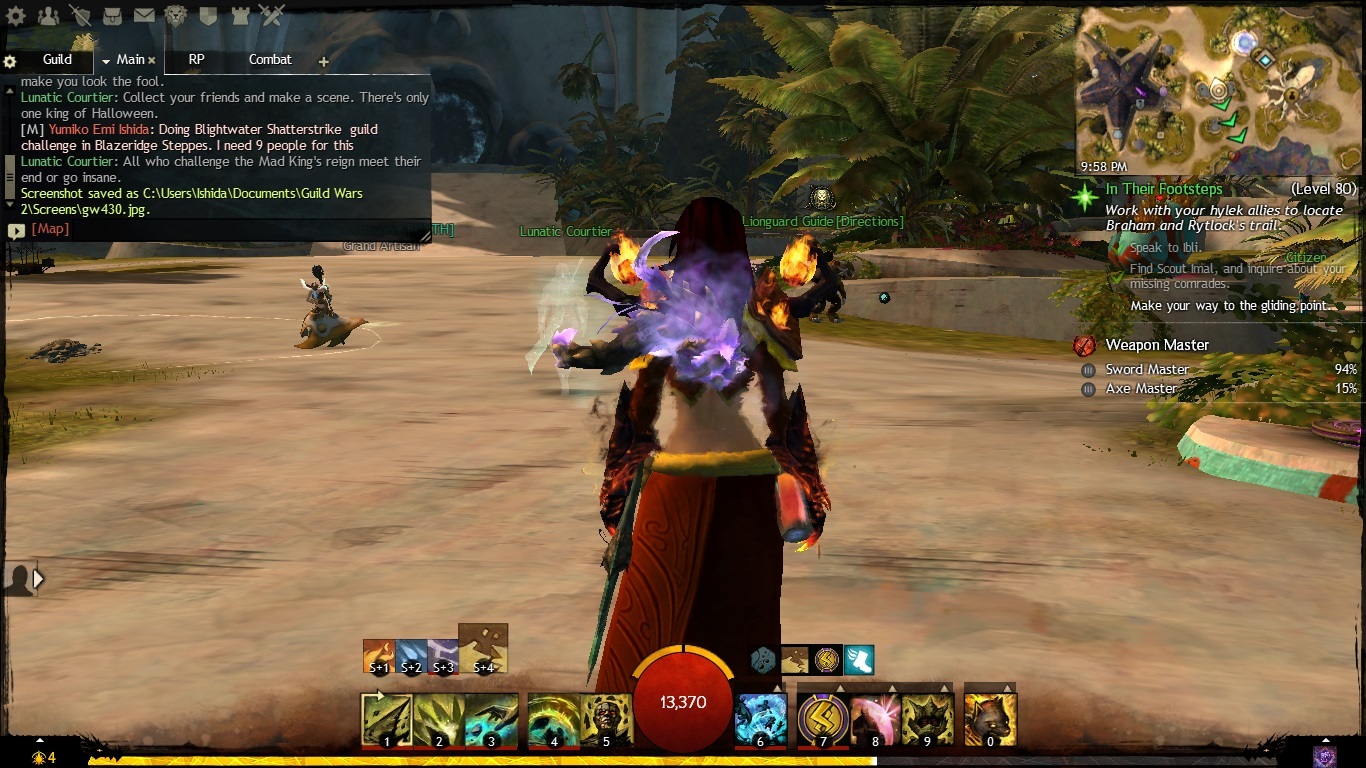Open the guild shield icon
1366x768 pixels.
[208, 16]
